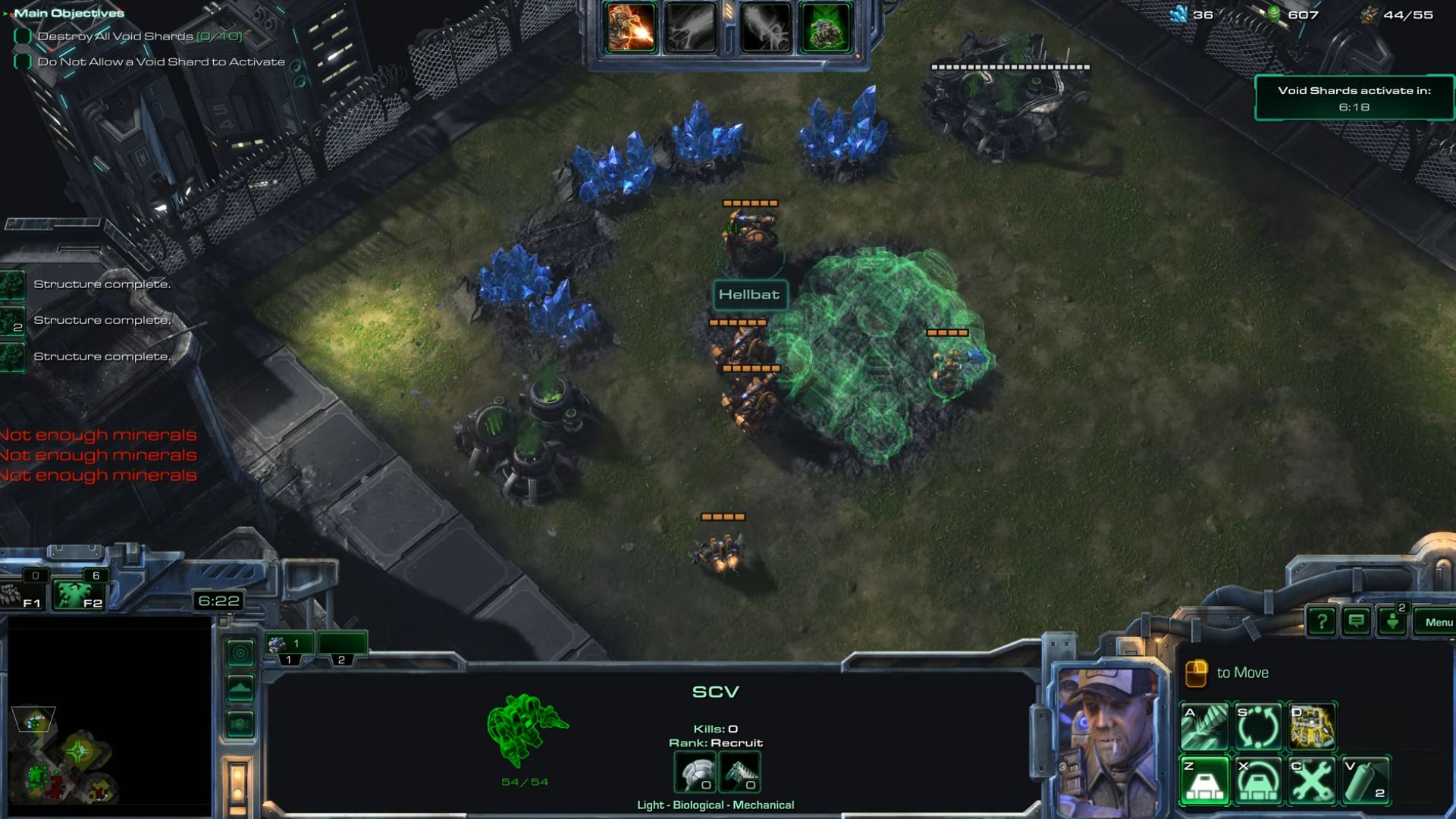1456x819 pixels.
Task: Select the Gather command with hotkey A
Action: (x=1204, y=726)
